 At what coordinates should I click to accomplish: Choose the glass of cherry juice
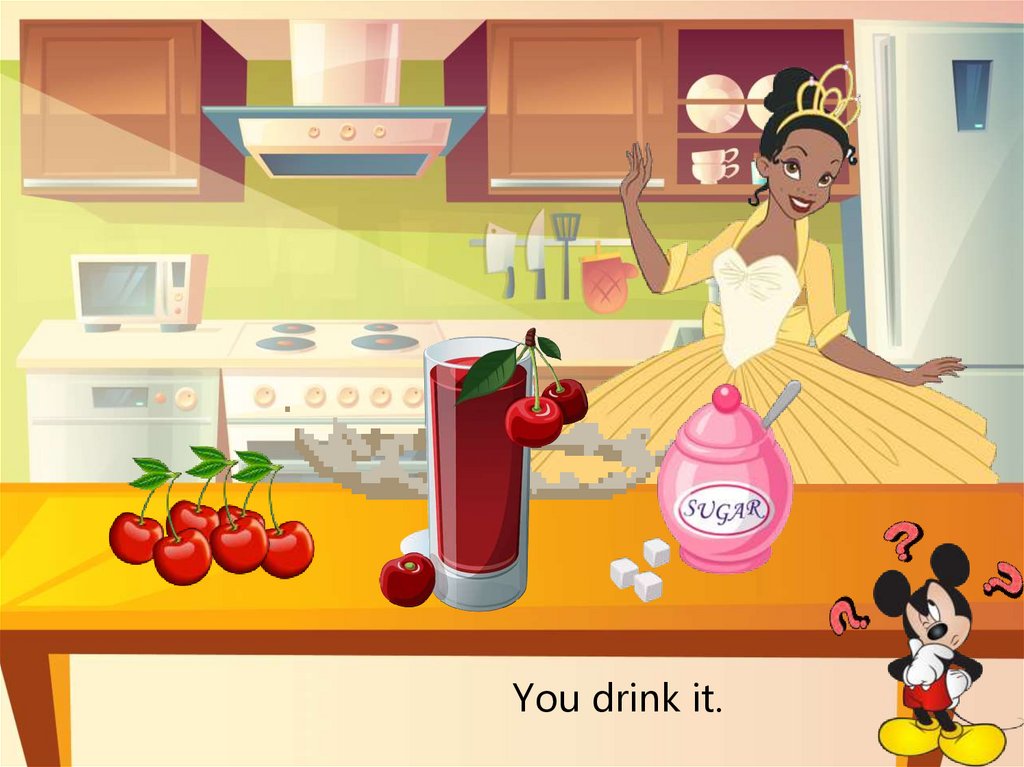[x=477, y=480]
